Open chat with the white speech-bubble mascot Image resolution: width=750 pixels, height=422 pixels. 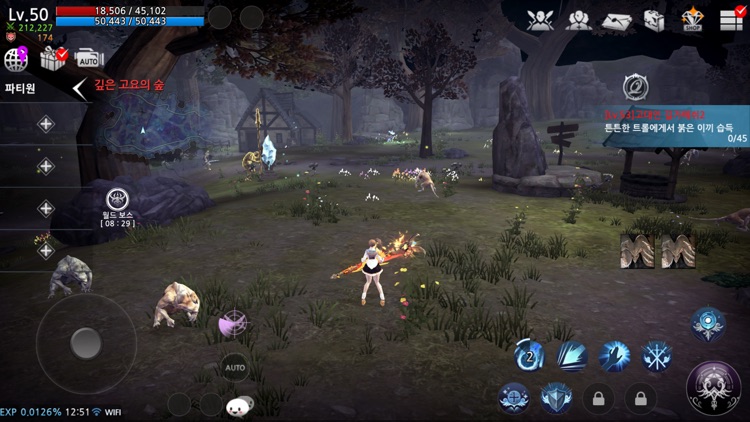pos(239,405)
